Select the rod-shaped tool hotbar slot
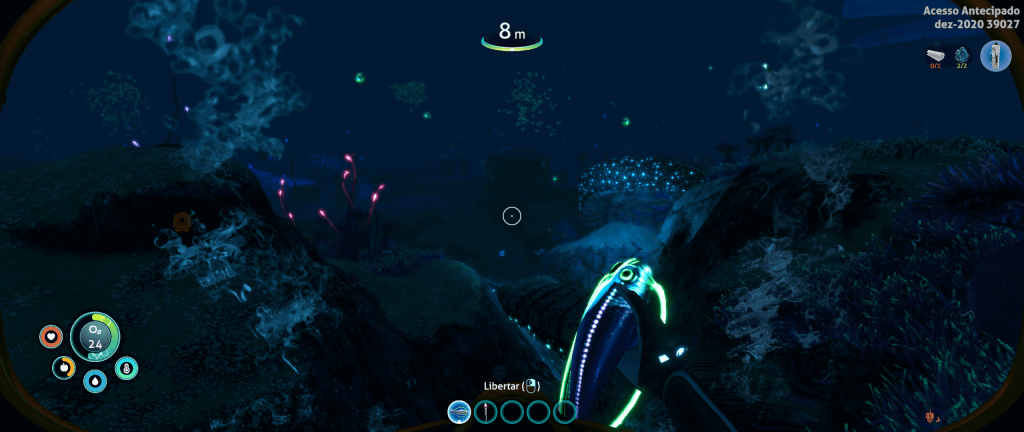1024x432 pixels. (x=486, y=411)
